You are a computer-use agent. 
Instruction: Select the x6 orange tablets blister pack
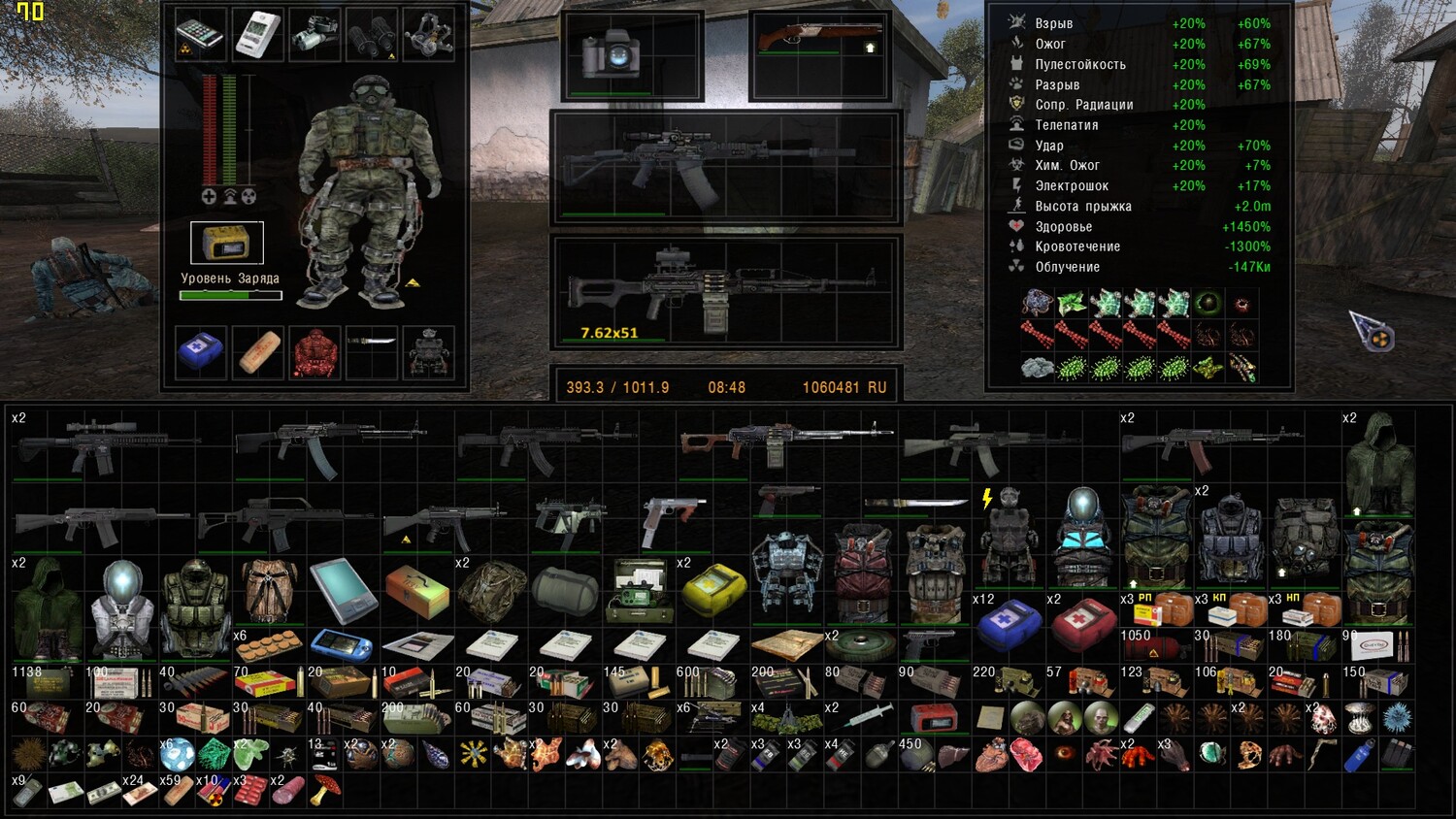coord(269,644)
